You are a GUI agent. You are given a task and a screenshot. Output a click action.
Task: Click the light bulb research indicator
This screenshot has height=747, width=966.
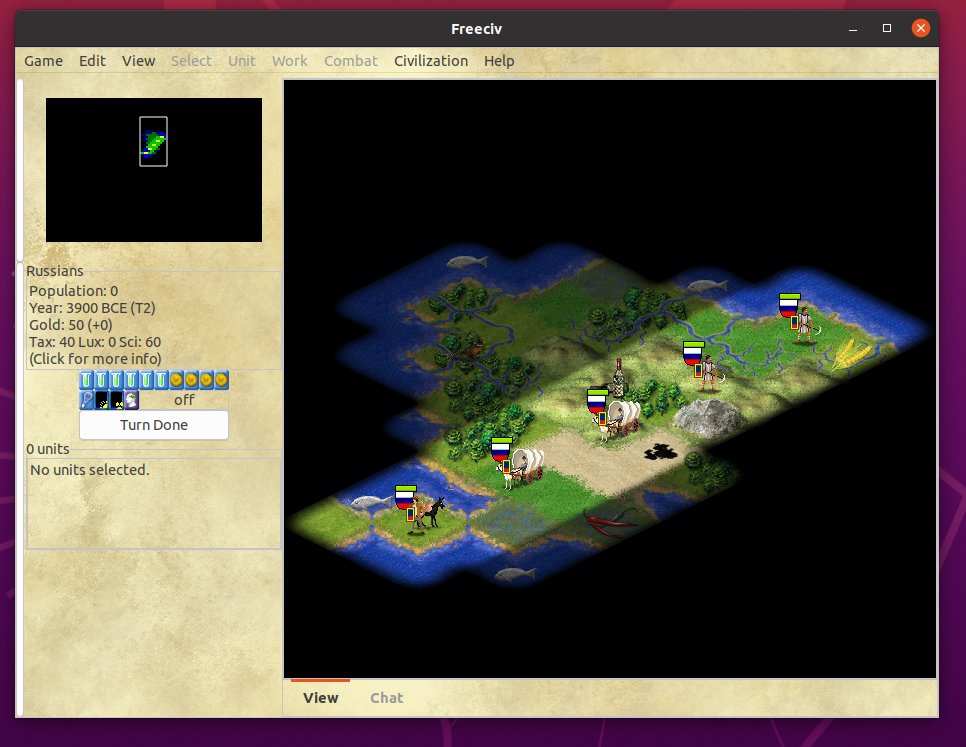87,400
